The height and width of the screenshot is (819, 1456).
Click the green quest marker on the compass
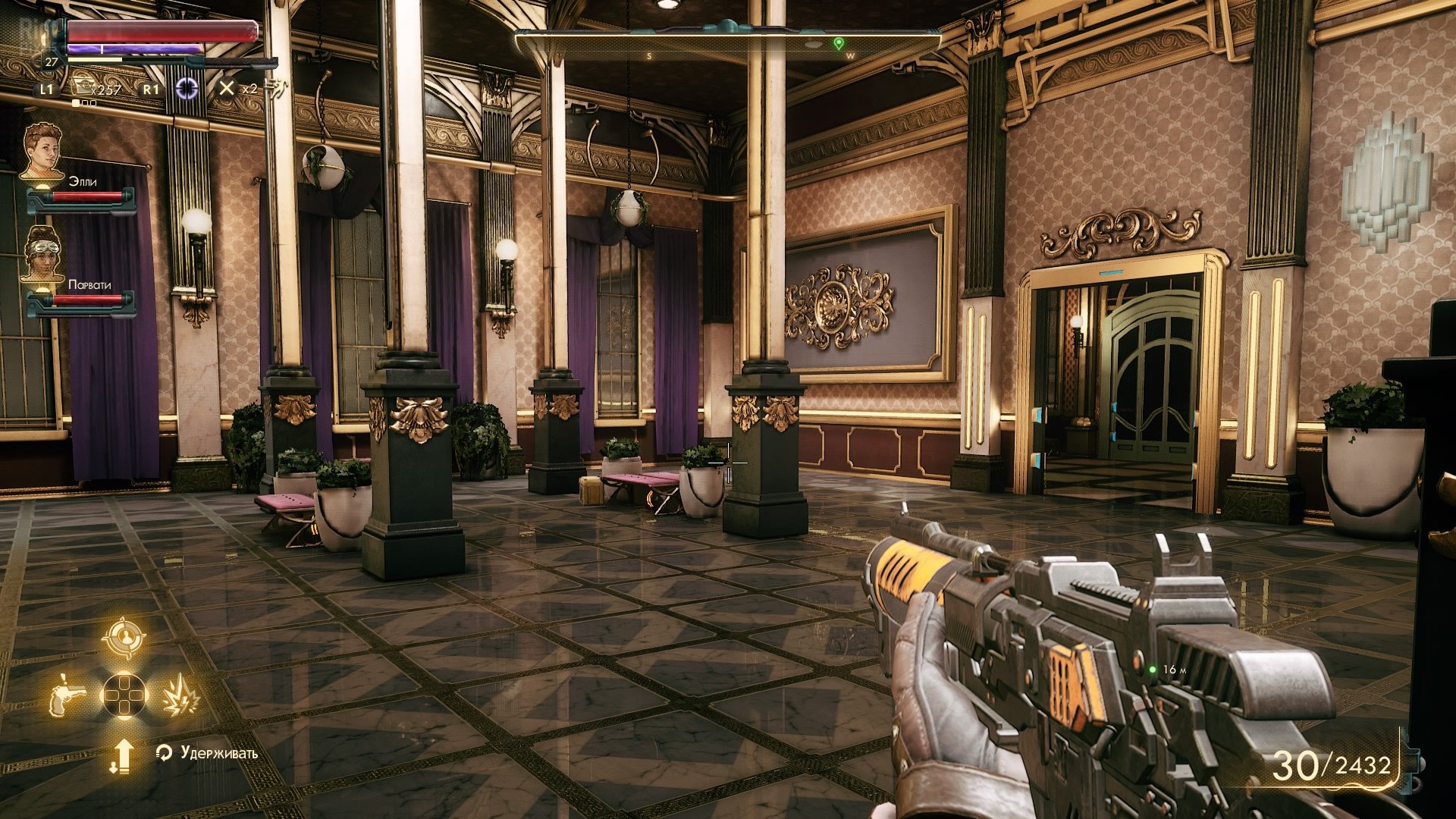click(x=838, y=43)
